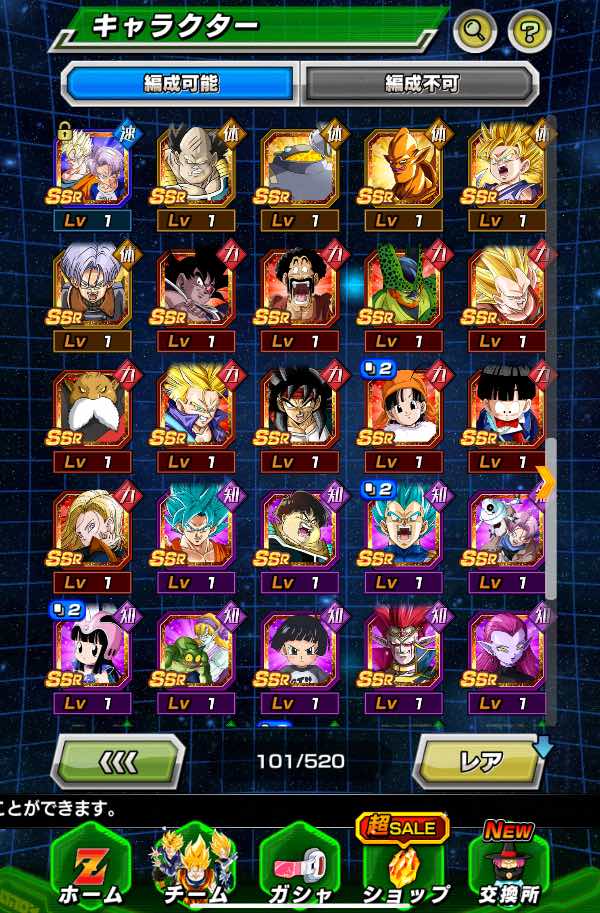This screenshot has height=913, width=600.
Task: Open the magnifying glass search button
Action: (474, 32)
